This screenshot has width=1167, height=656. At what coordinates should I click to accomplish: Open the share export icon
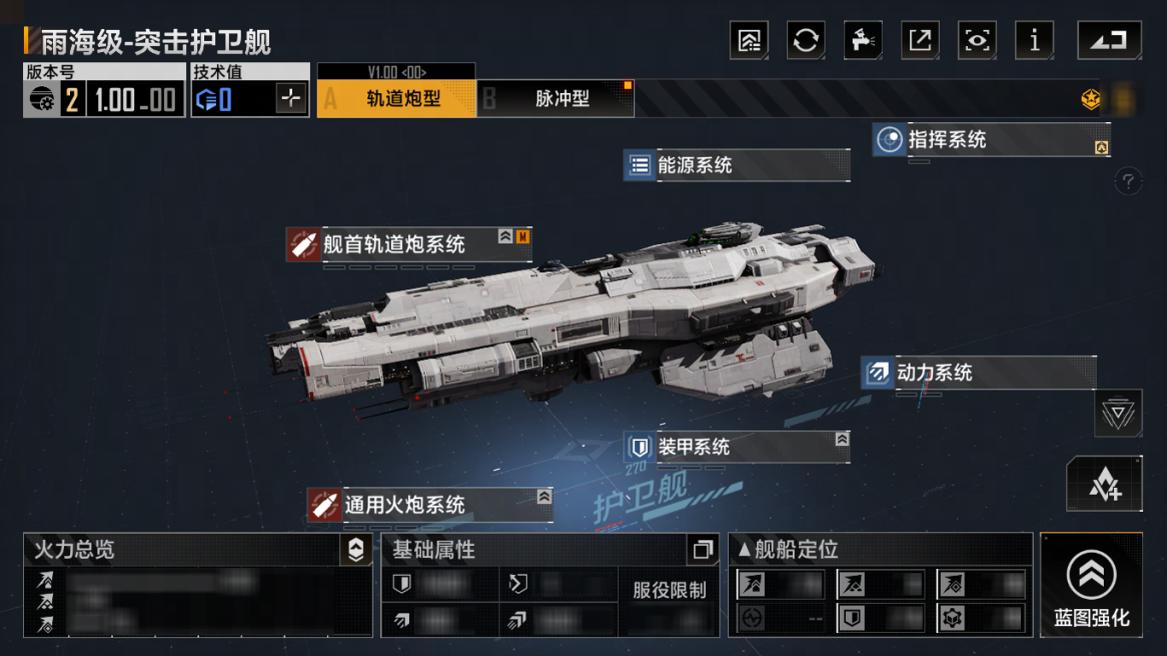coord(919,40)
